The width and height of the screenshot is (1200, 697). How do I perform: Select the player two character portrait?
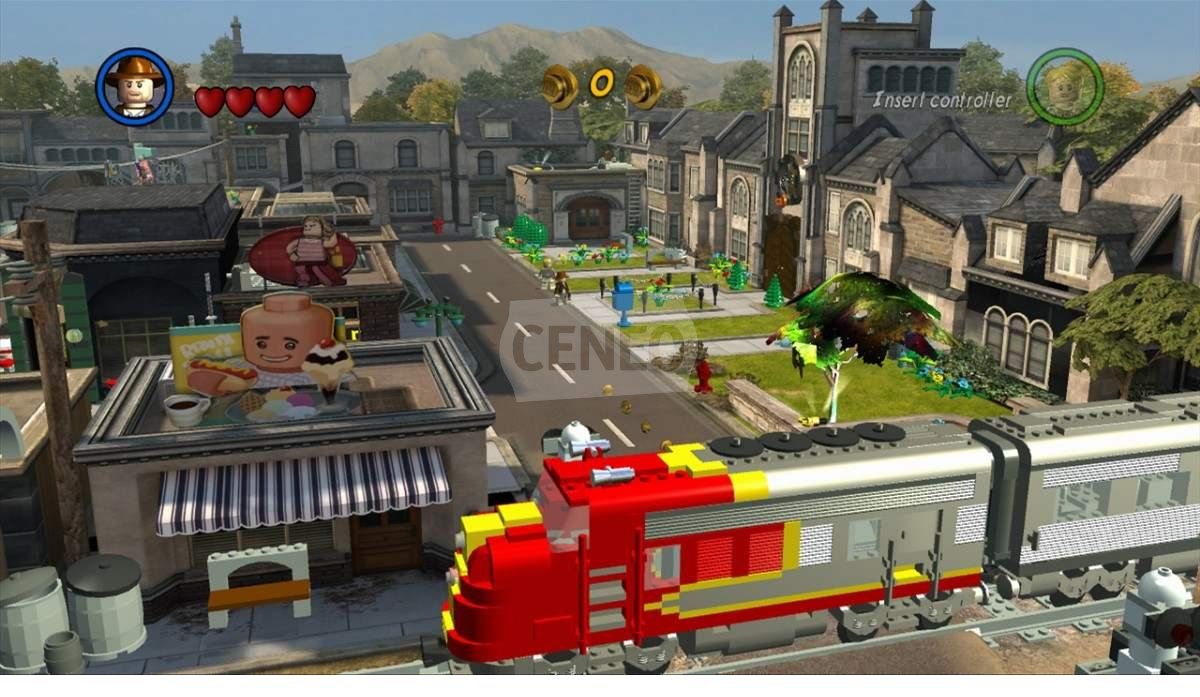pos(1064,86)
